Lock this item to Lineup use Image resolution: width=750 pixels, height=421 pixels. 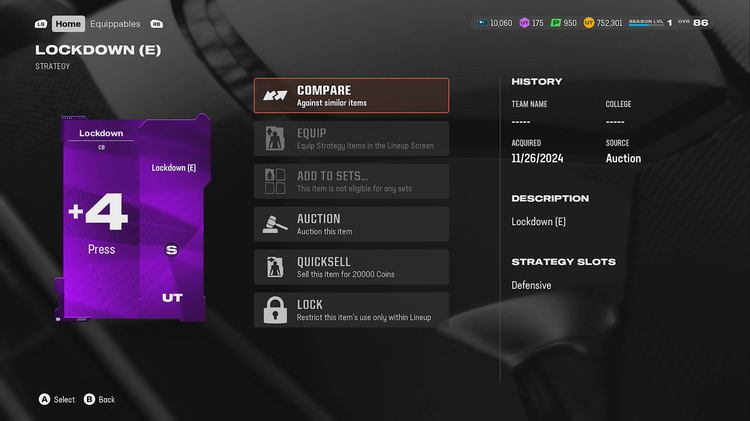(351, 310)
